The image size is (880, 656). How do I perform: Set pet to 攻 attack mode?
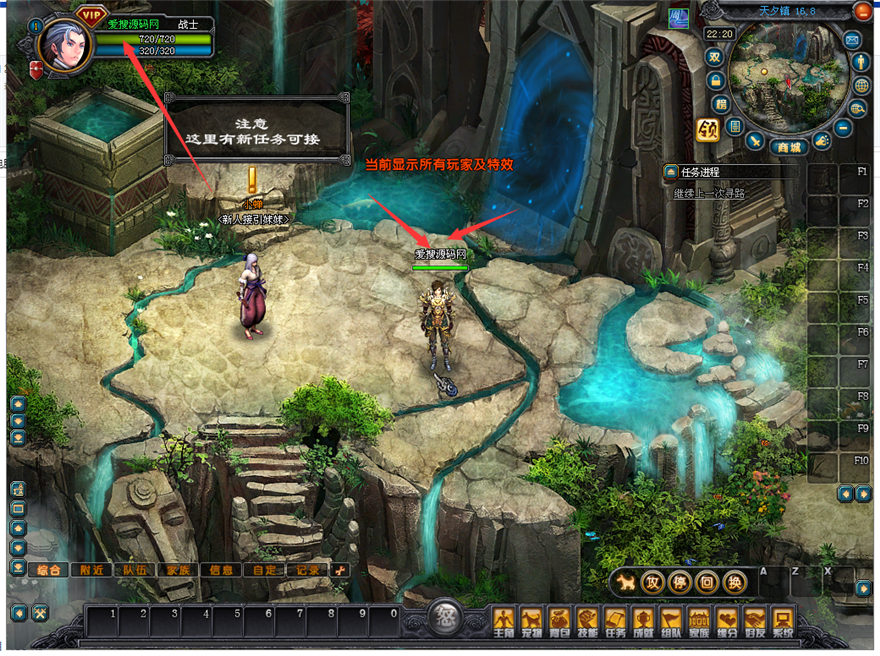652,582
